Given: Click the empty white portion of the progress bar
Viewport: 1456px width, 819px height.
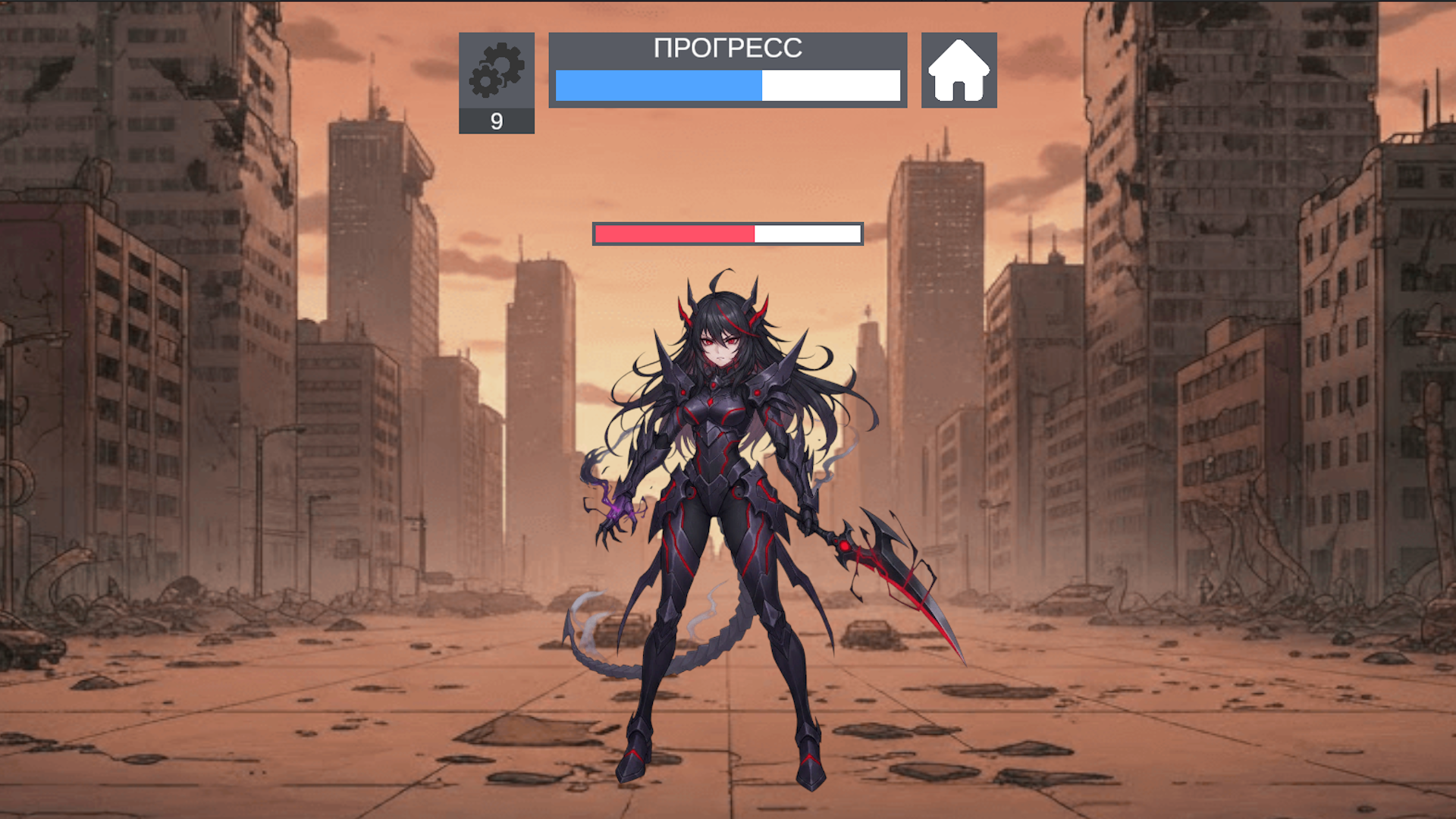Looking at the screenshot, I should coord(830,86).
